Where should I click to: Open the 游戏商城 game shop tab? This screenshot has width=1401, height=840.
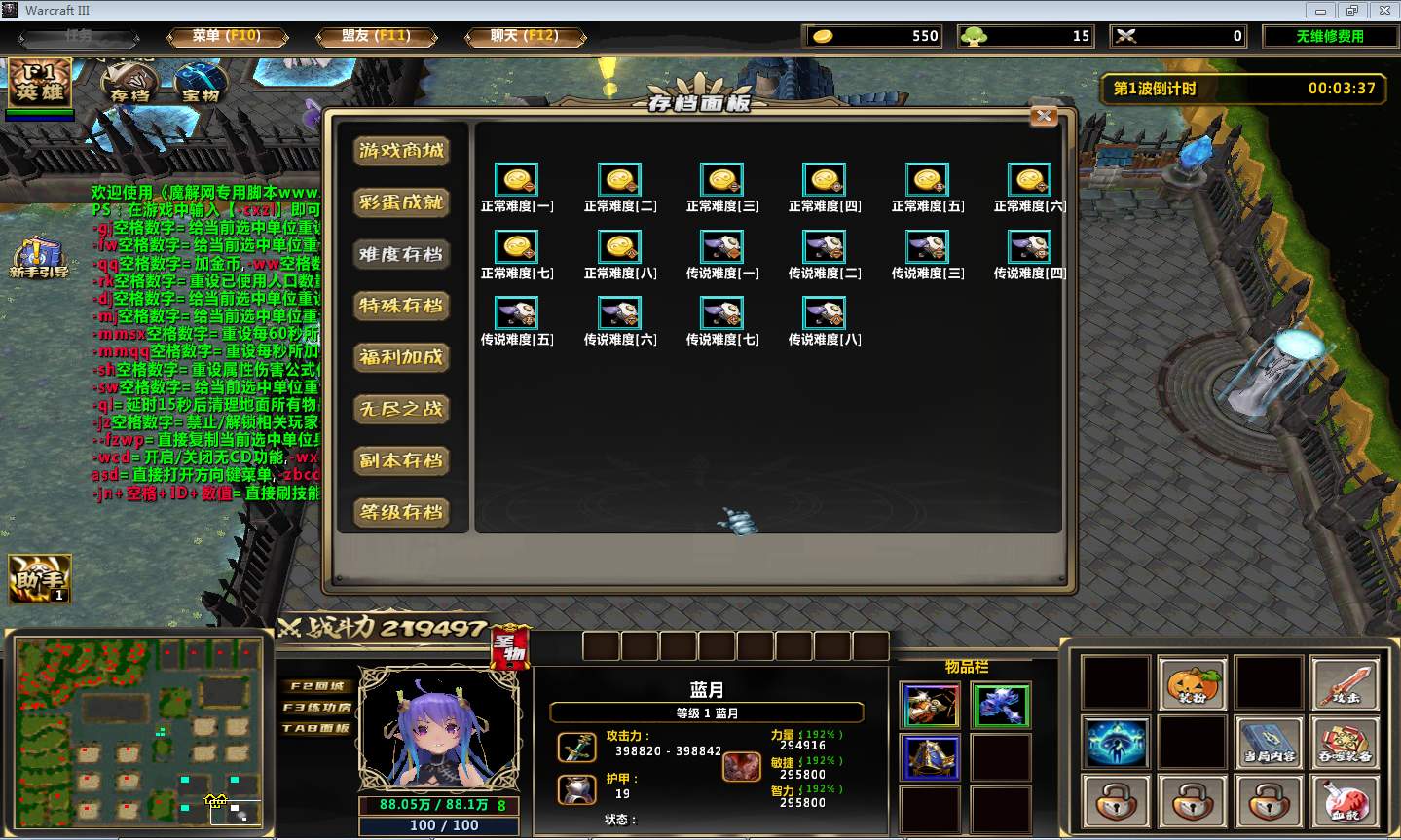[401, 151]
